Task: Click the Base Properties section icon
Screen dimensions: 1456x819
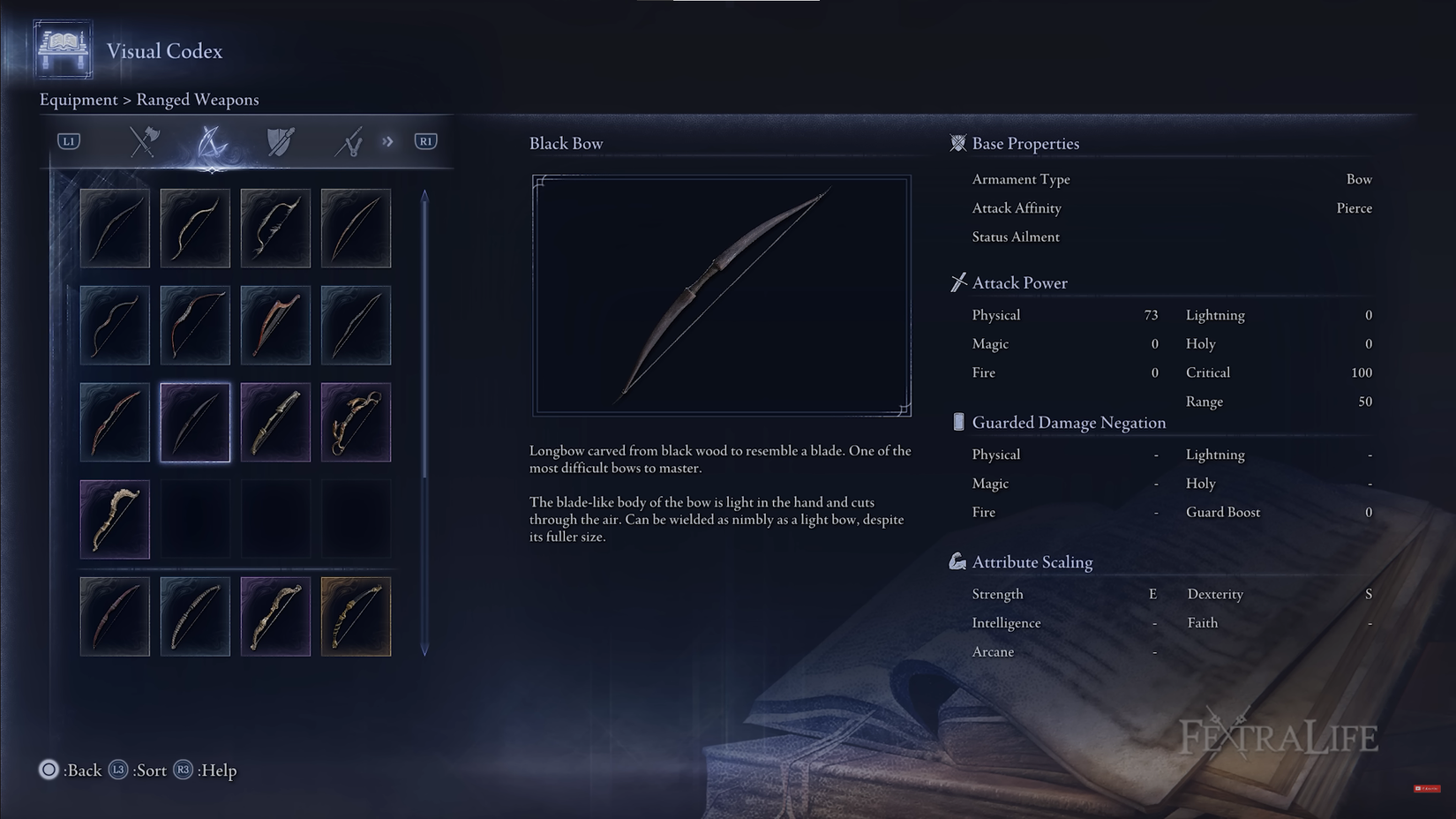Action: point(957,143)
